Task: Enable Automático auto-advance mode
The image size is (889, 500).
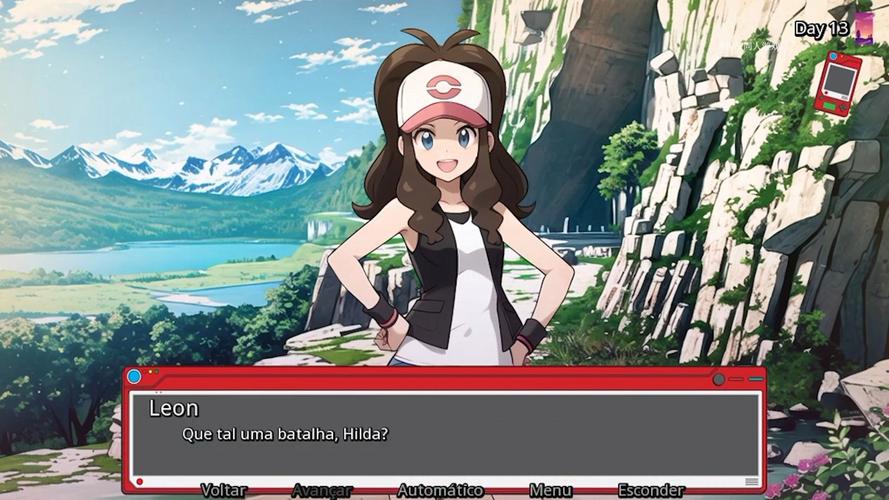Action: pos(440,490)
